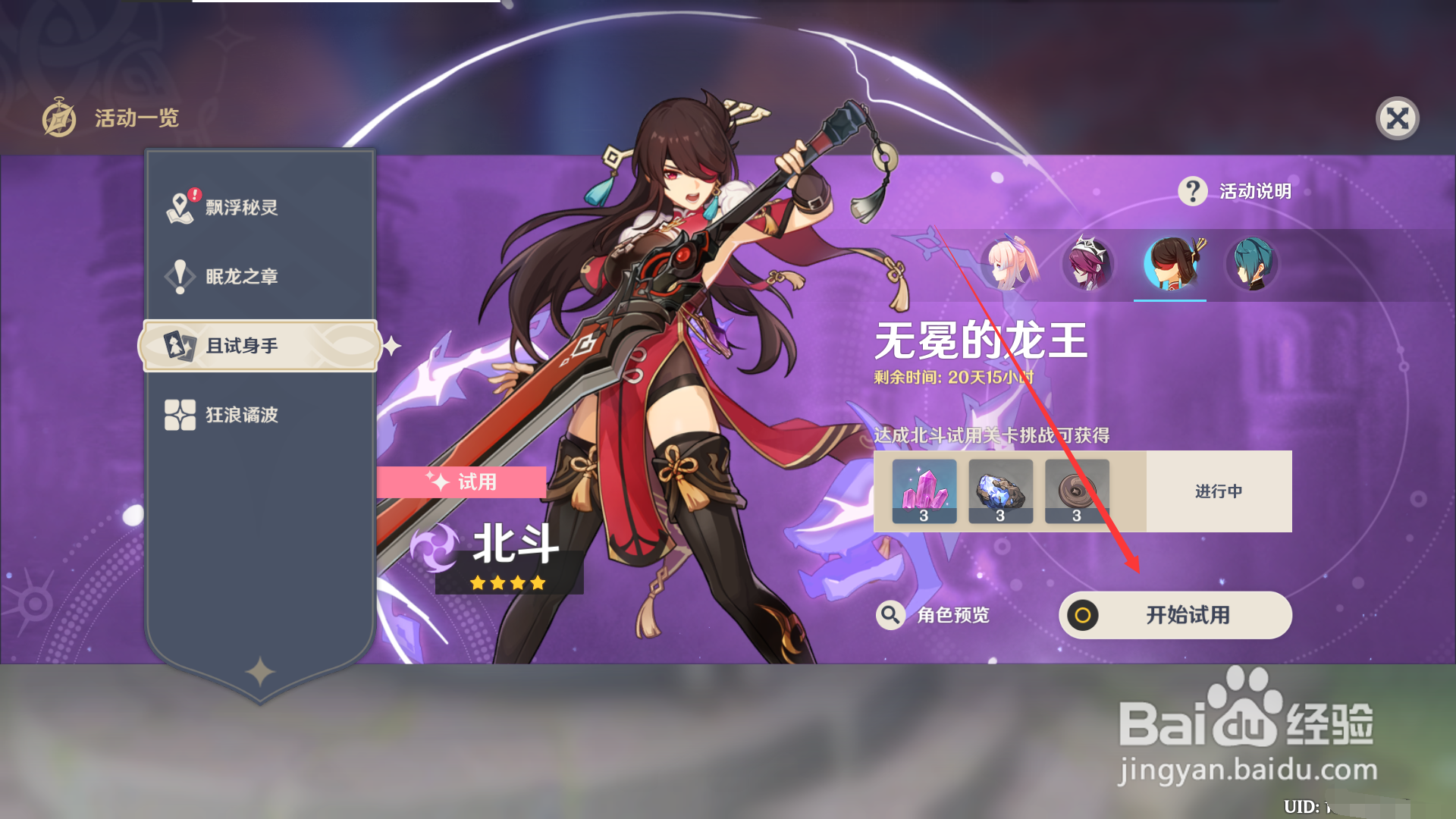Image resolution: width=1456 pixels, height=819 pixels.
Task: Click the 进行中 progress status panel
Action: point(1219,491)
